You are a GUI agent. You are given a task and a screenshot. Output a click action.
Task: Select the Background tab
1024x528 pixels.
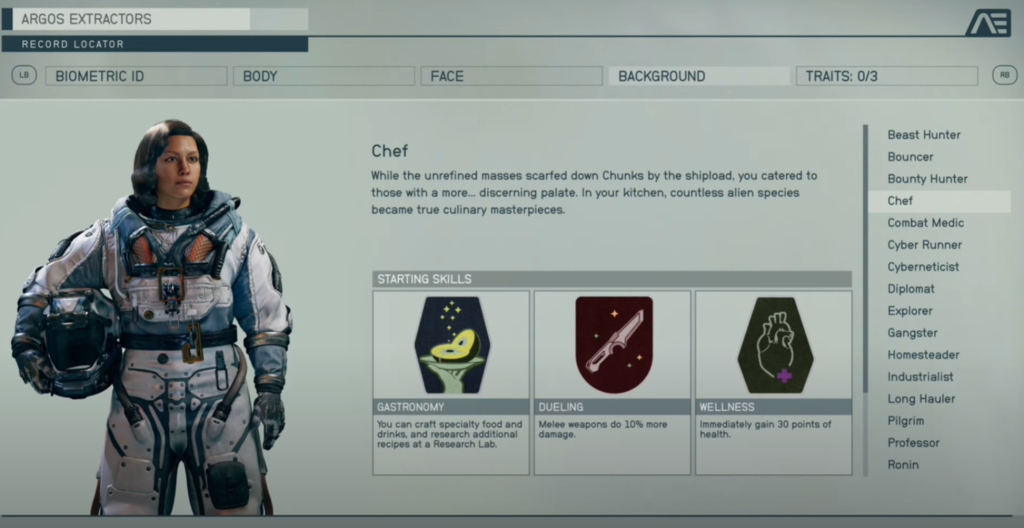(698, 76)
